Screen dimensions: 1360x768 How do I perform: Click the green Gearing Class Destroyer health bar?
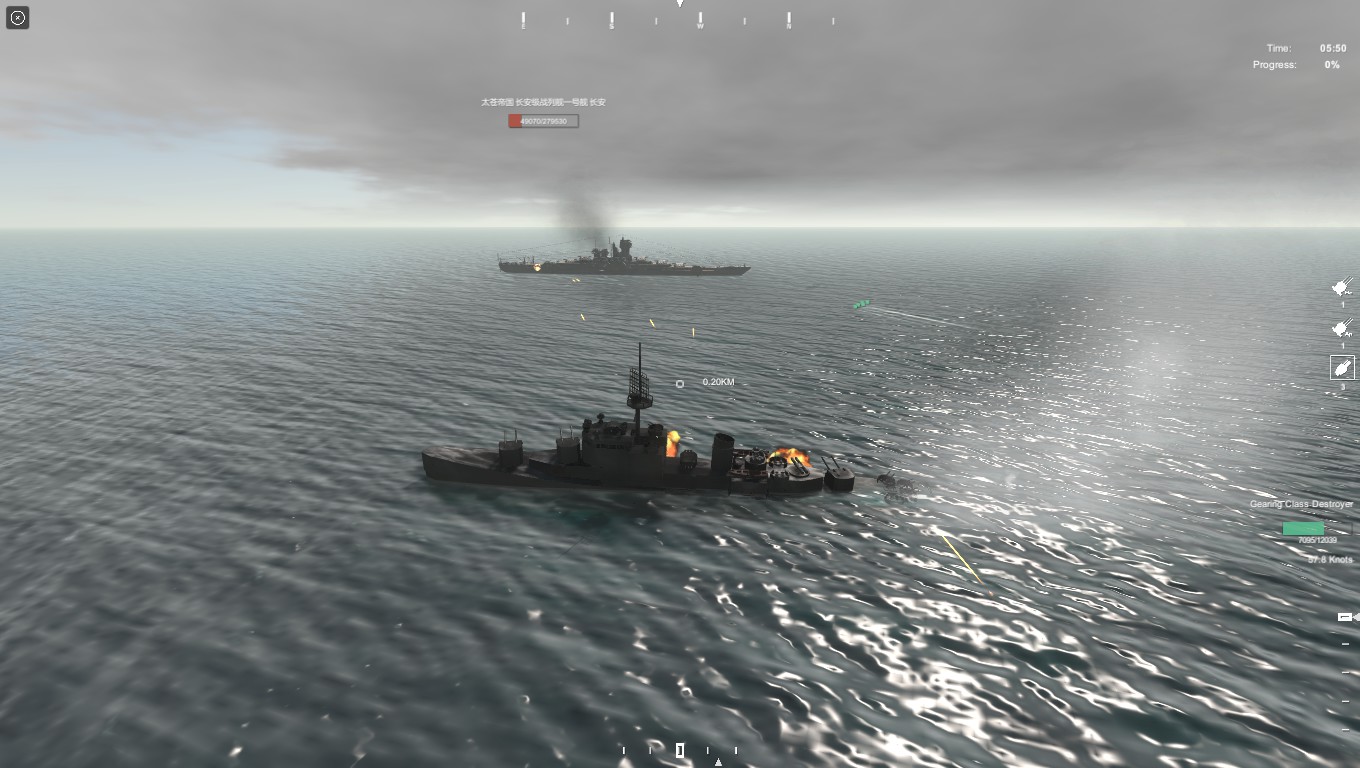click(1303, 528)
